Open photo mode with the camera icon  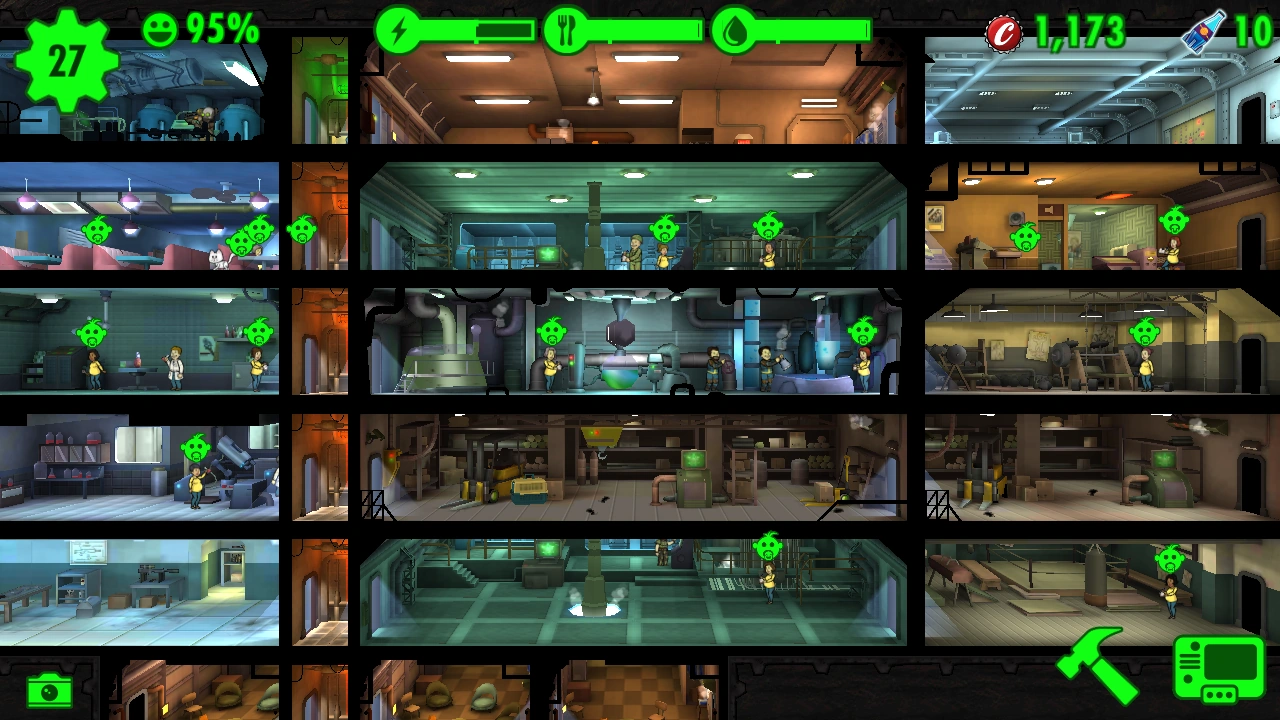click(x=48, y=689)
